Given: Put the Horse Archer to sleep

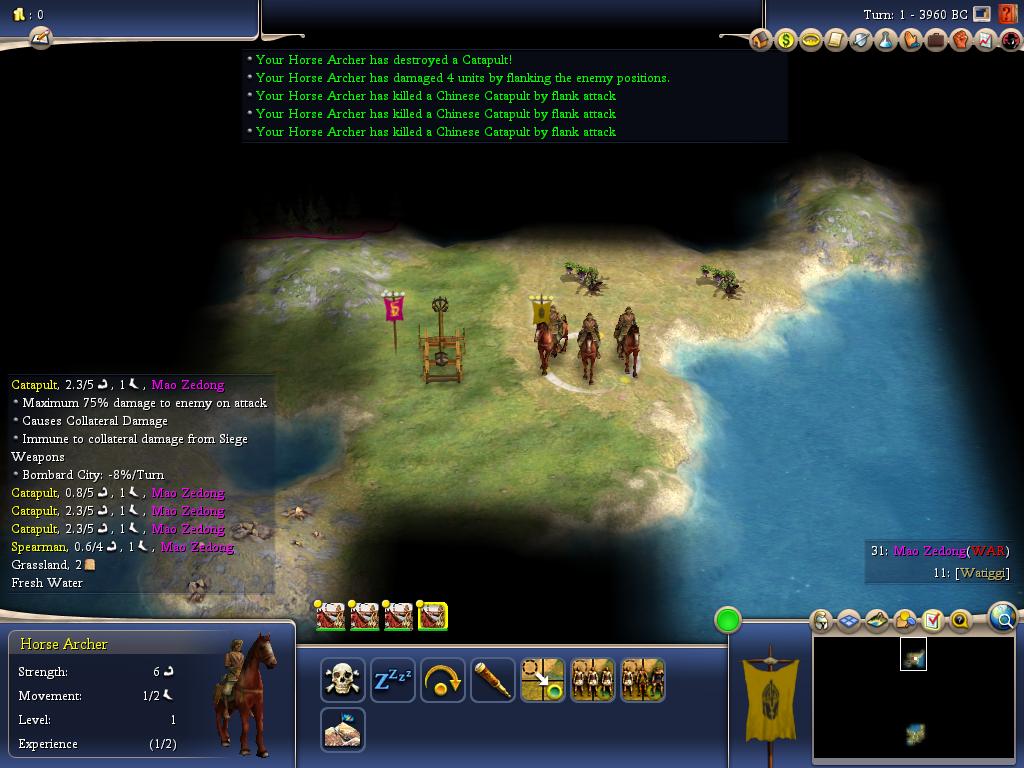Looking at the screenshot, I should 393,681.
